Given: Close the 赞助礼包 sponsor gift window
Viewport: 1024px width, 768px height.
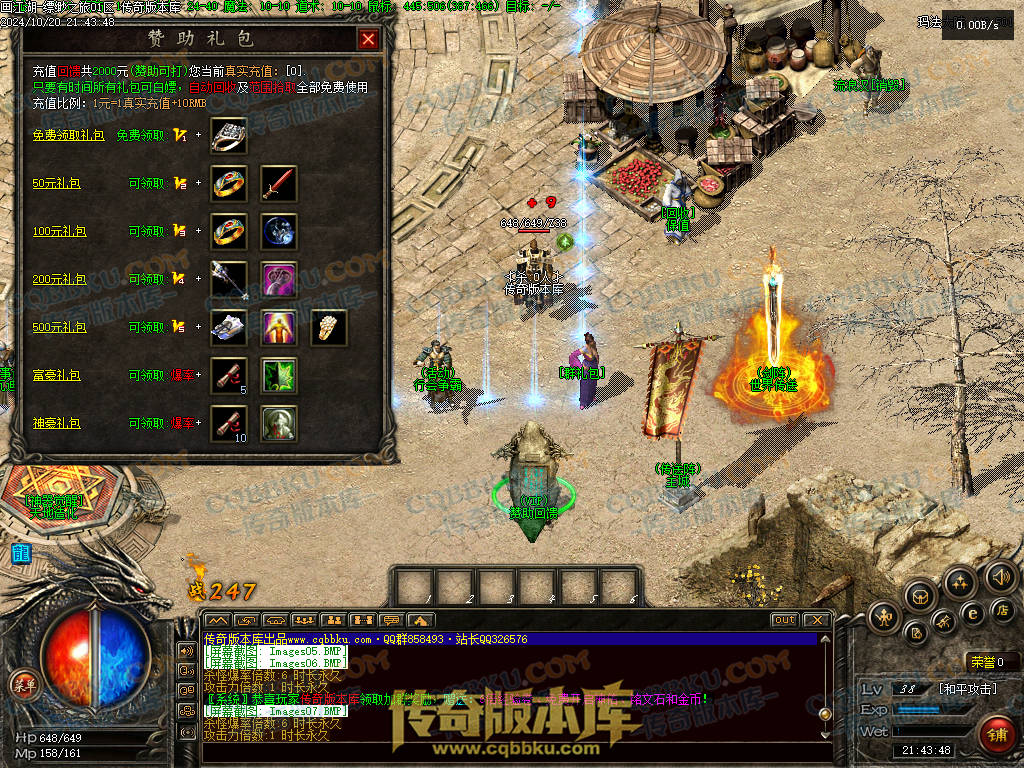Looking at the screenshot, I should click(368, 39).
